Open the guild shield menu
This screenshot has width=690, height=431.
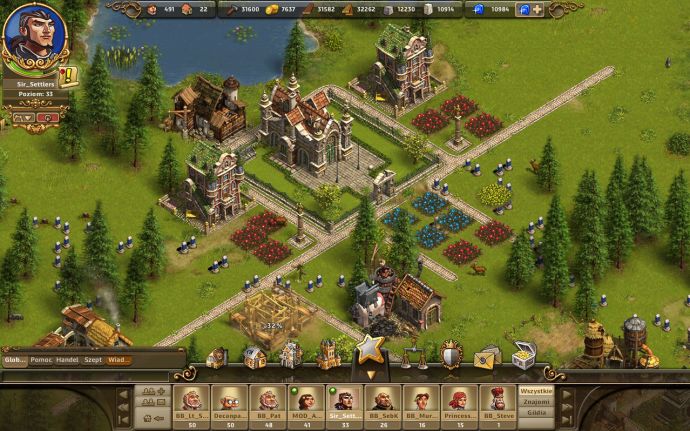(x=451, y=355)
